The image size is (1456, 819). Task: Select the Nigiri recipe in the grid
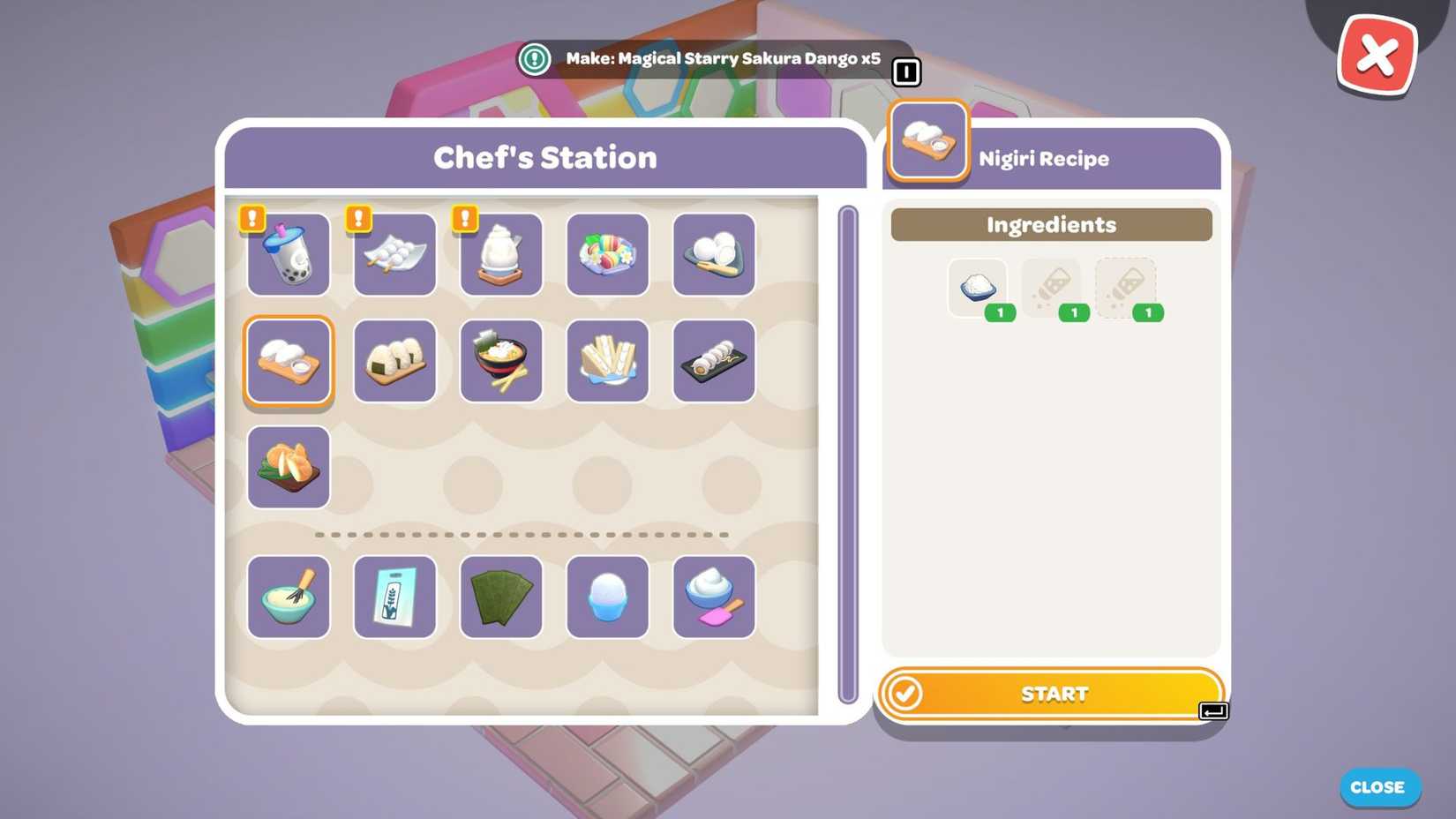tap(288, 361)
